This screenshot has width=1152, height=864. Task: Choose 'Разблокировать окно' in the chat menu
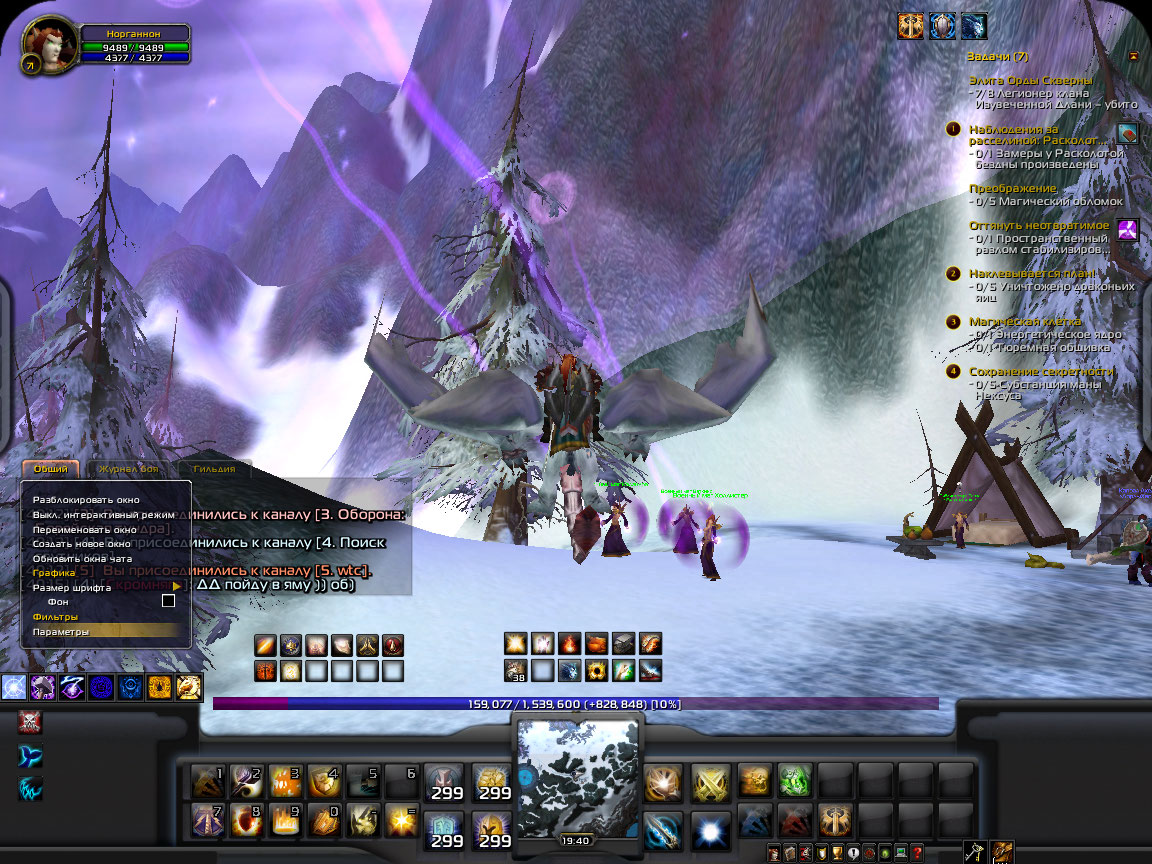(x=86, y=499)
